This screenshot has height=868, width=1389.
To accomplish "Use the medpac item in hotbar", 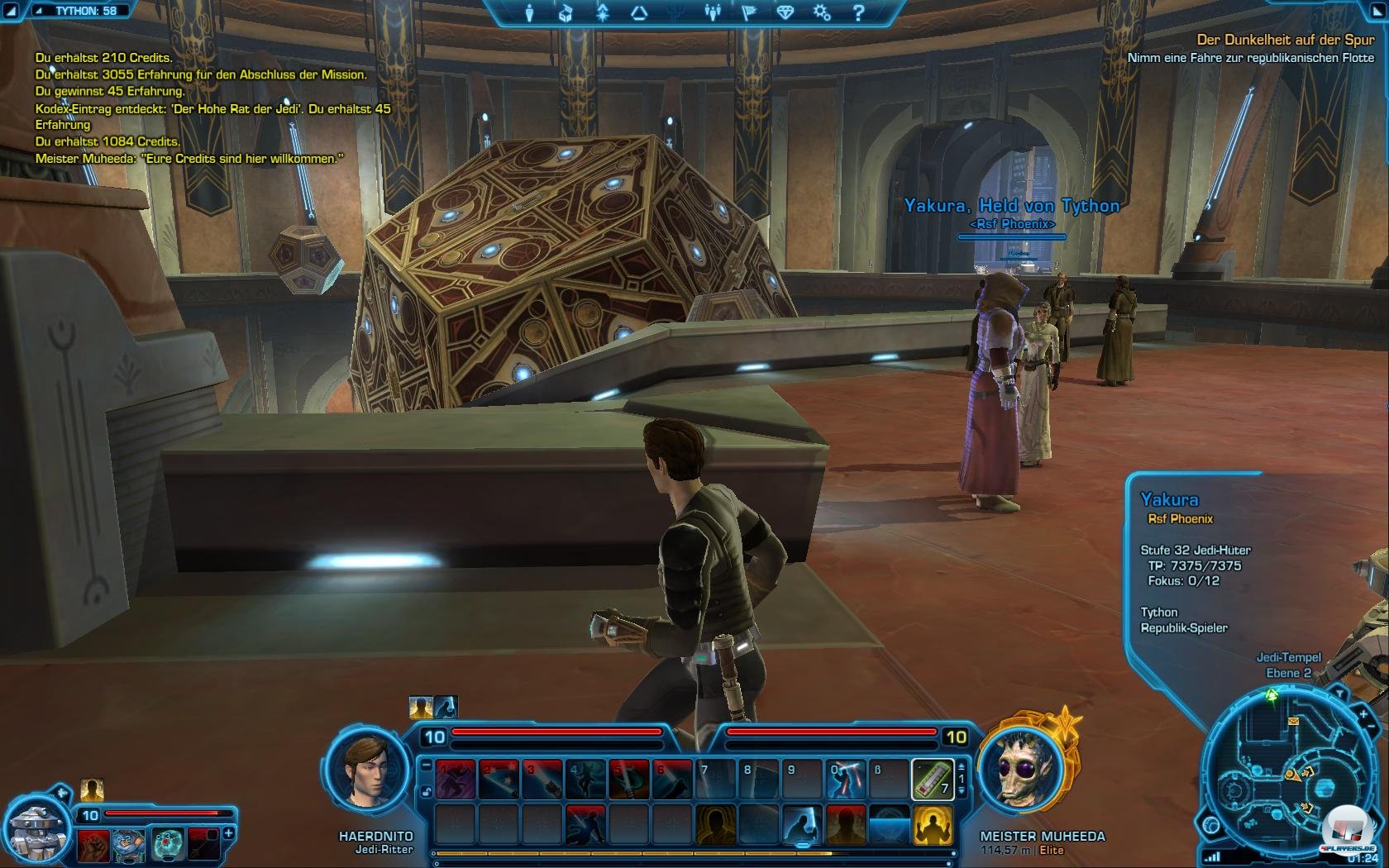I will (x=933, y=780).
